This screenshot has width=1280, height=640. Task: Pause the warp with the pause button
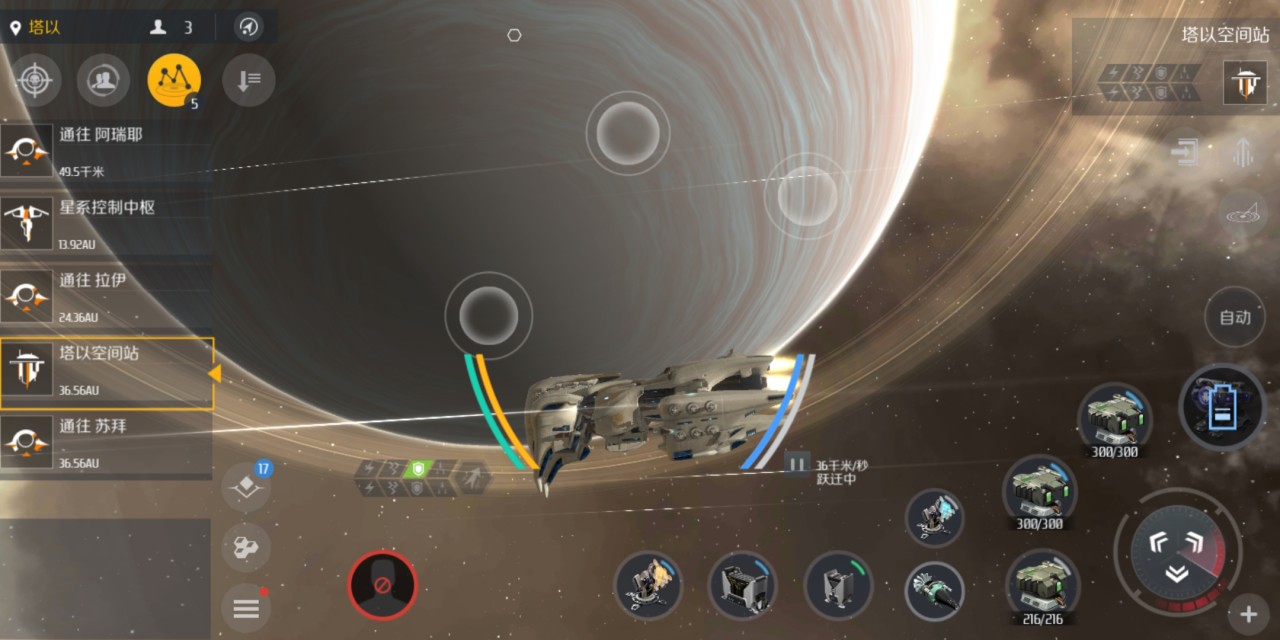click(x=797, y=463)
